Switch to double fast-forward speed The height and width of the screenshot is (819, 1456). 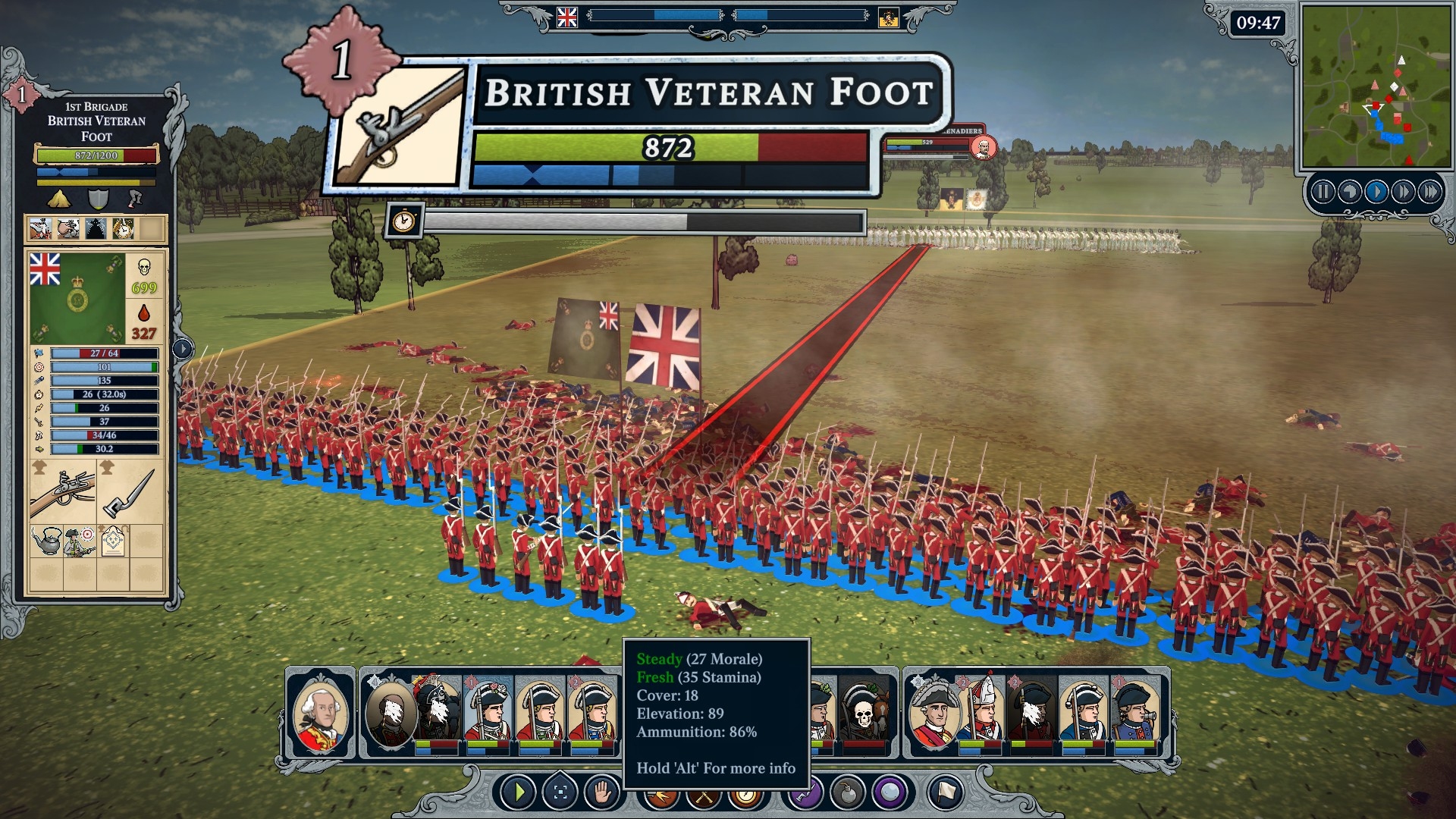(x=1403, y=192)
